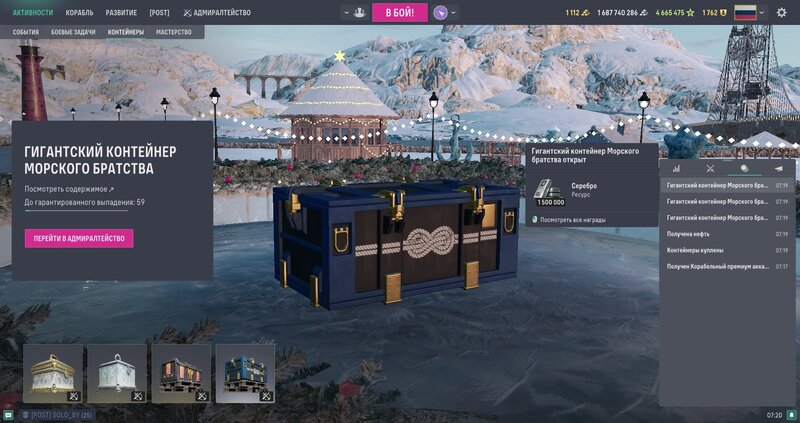Open the Развитие menu
Viewport: 800px width, 423px height.
(121, 13)
